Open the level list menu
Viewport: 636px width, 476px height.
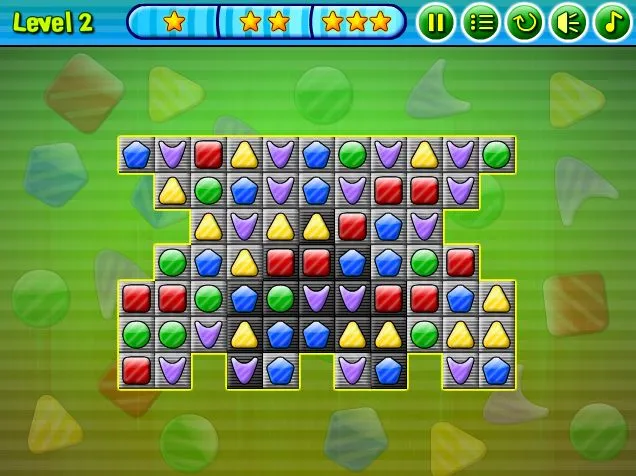click(480, 22)
